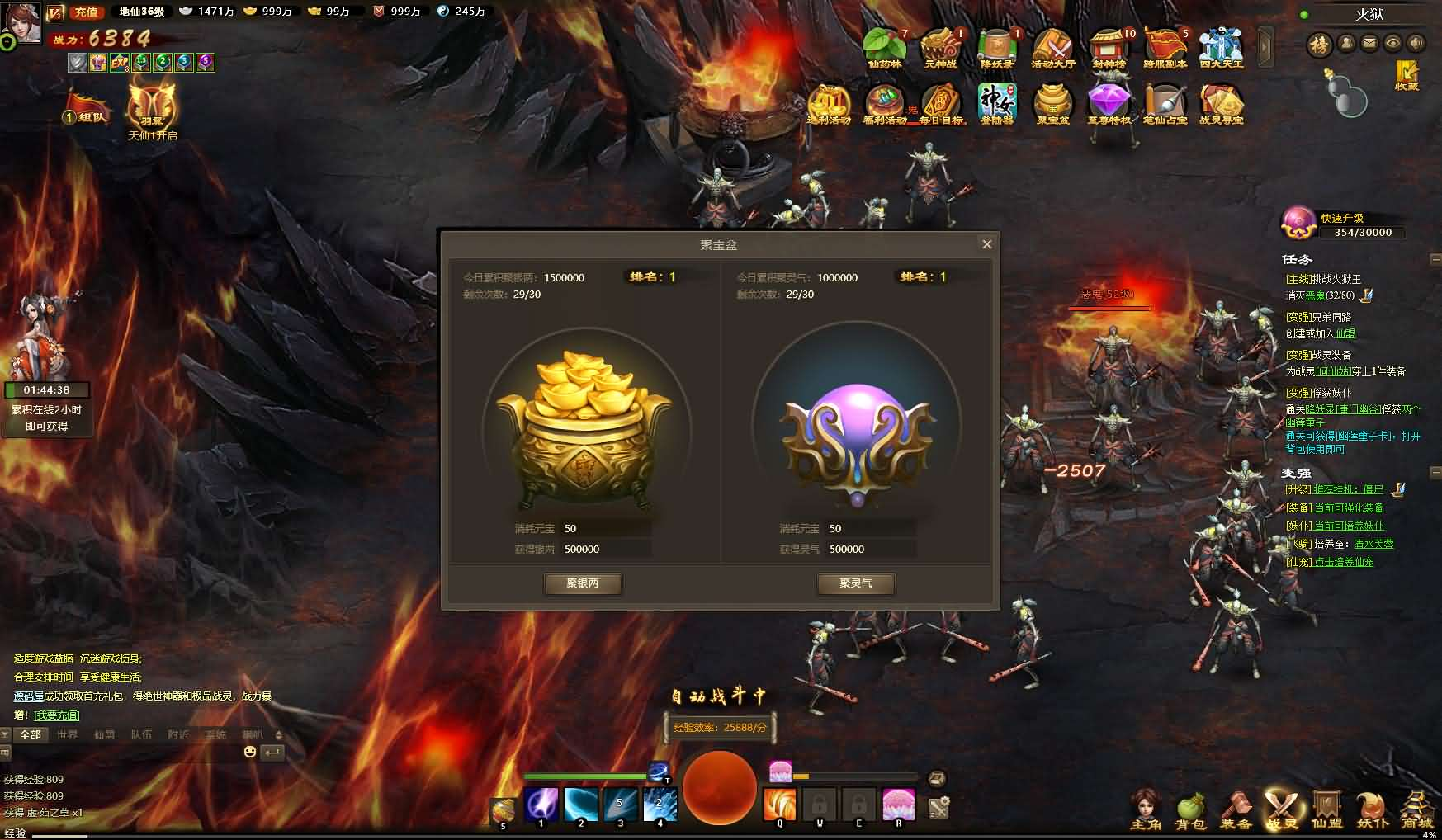Click the 聚灵气 gather-spirit button
The width and height of the screenshot is (1442, 840).
pyautogui.click(x=855, y=583)
